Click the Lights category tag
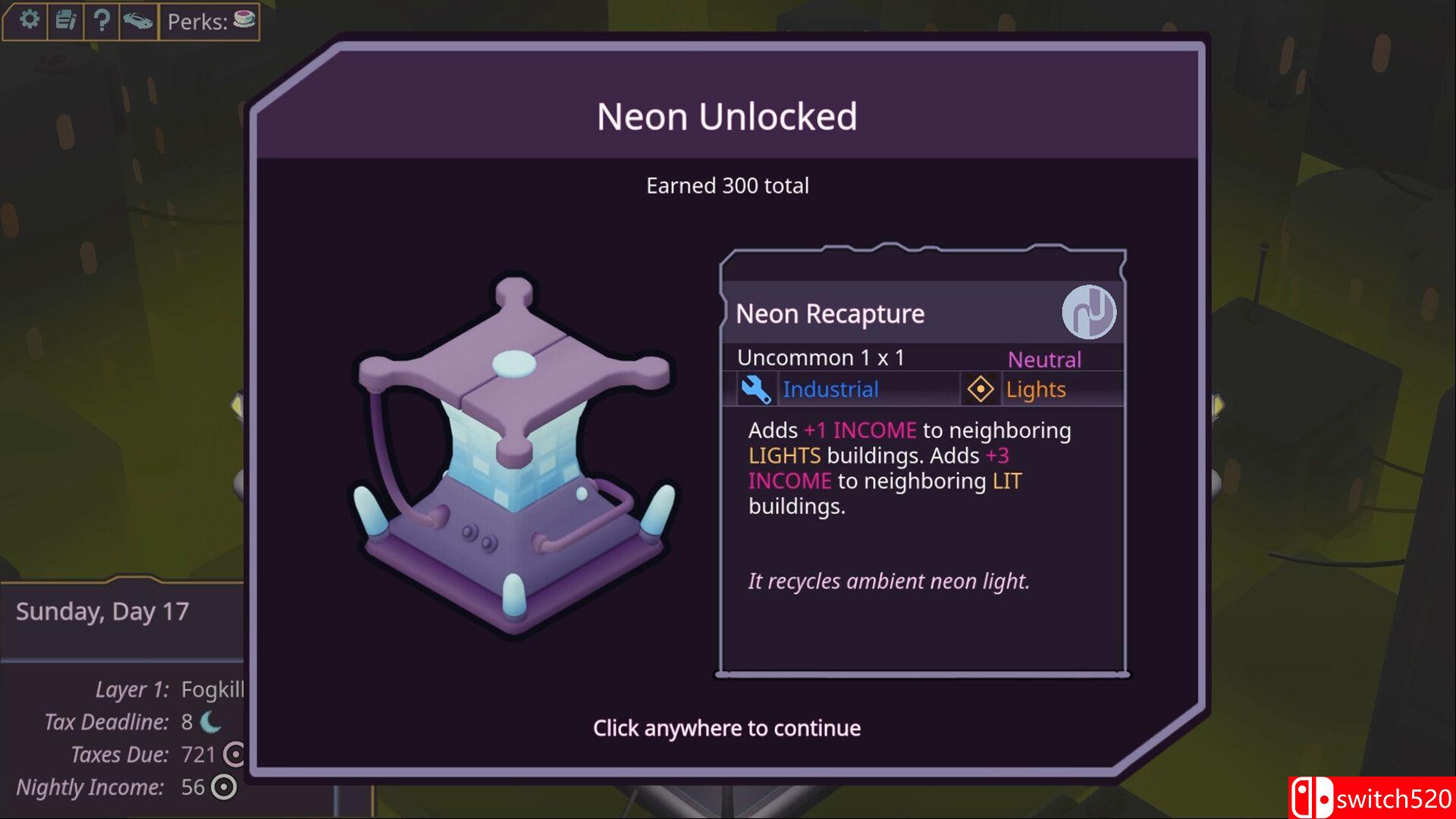Image resolution: width=1456 pixels, height=819 pixels. [x=1035, y=389]
